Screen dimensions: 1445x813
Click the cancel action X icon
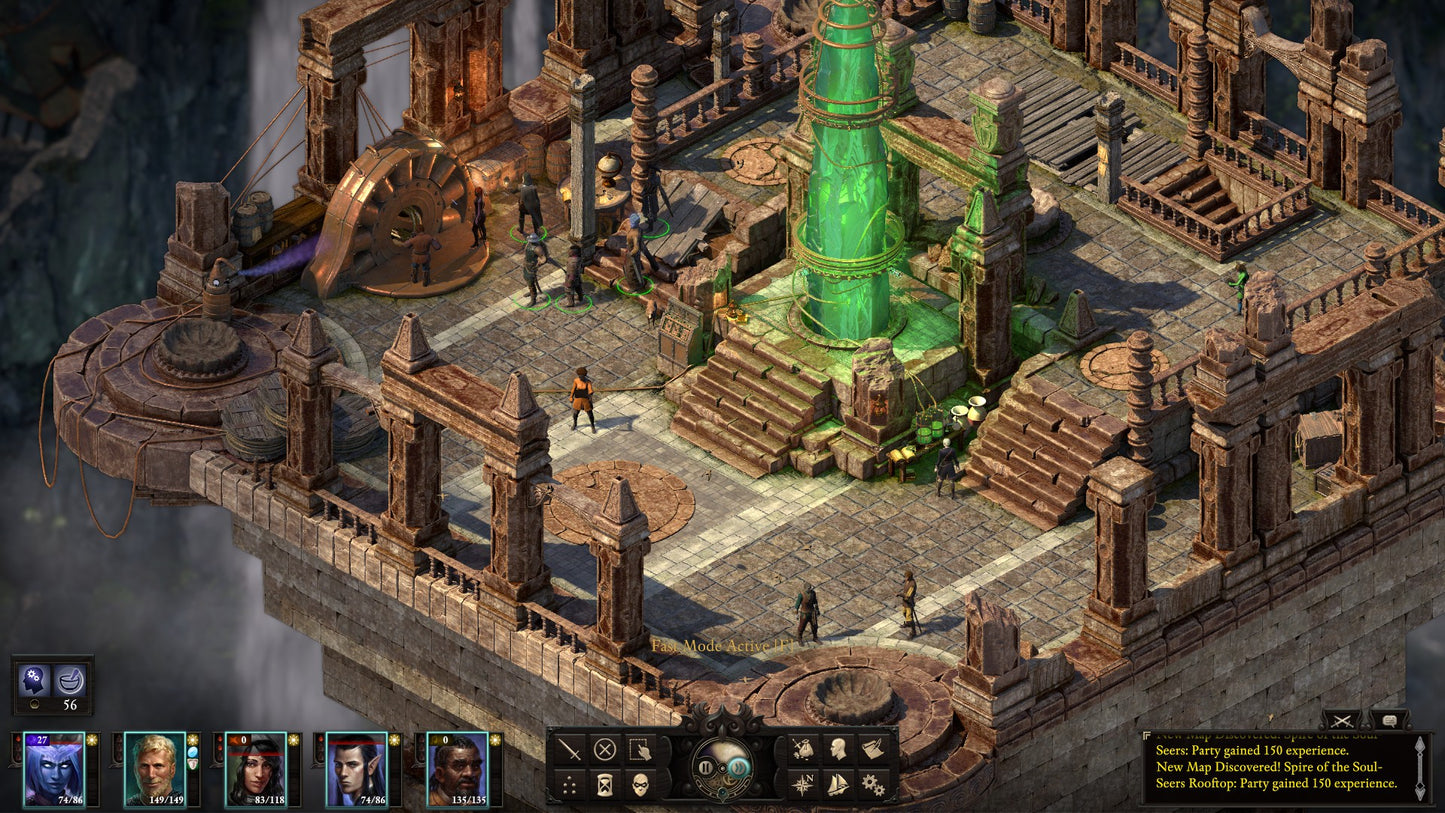[x=605, y=747]
